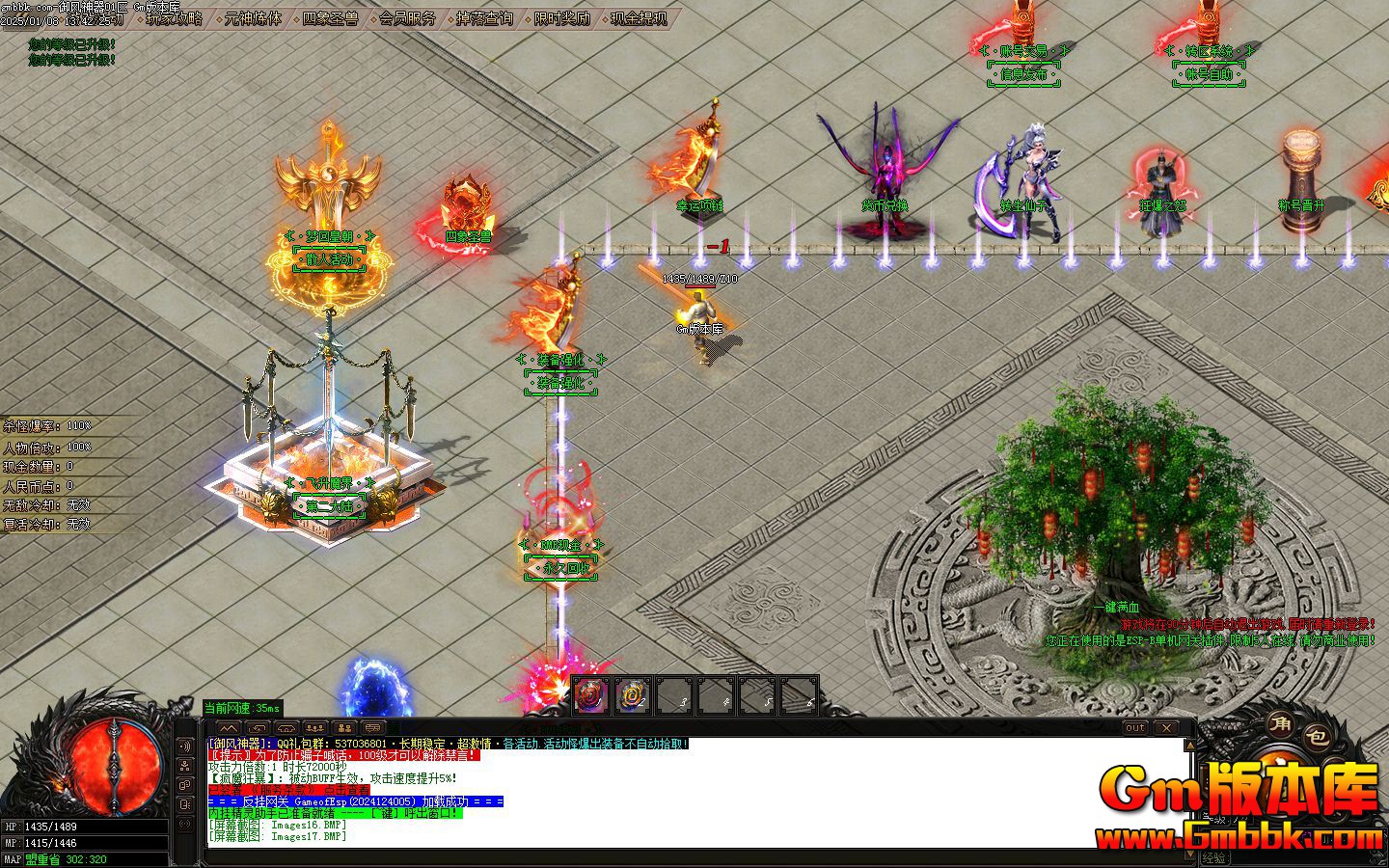Open the inventory bag via 包 icon
This screenshot has width=1389, height=868.
[1317, 738]
